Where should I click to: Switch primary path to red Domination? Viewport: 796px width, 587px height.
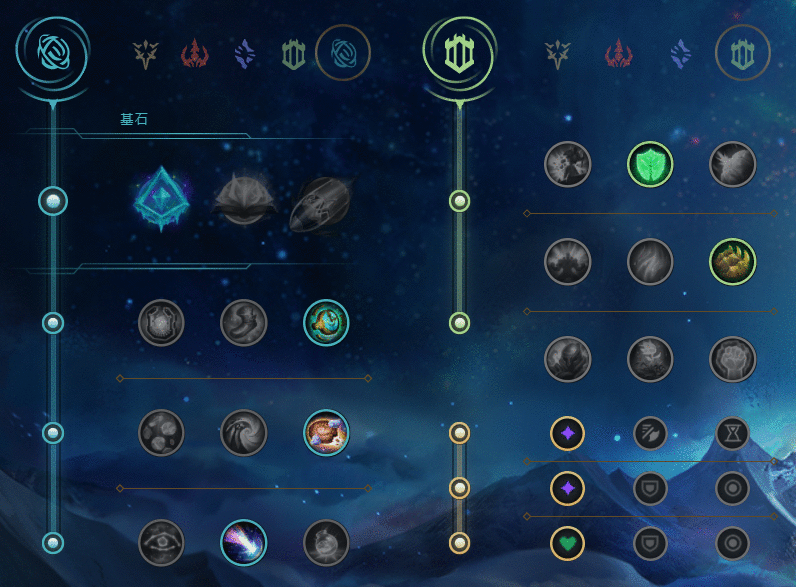tap(193, 53)
